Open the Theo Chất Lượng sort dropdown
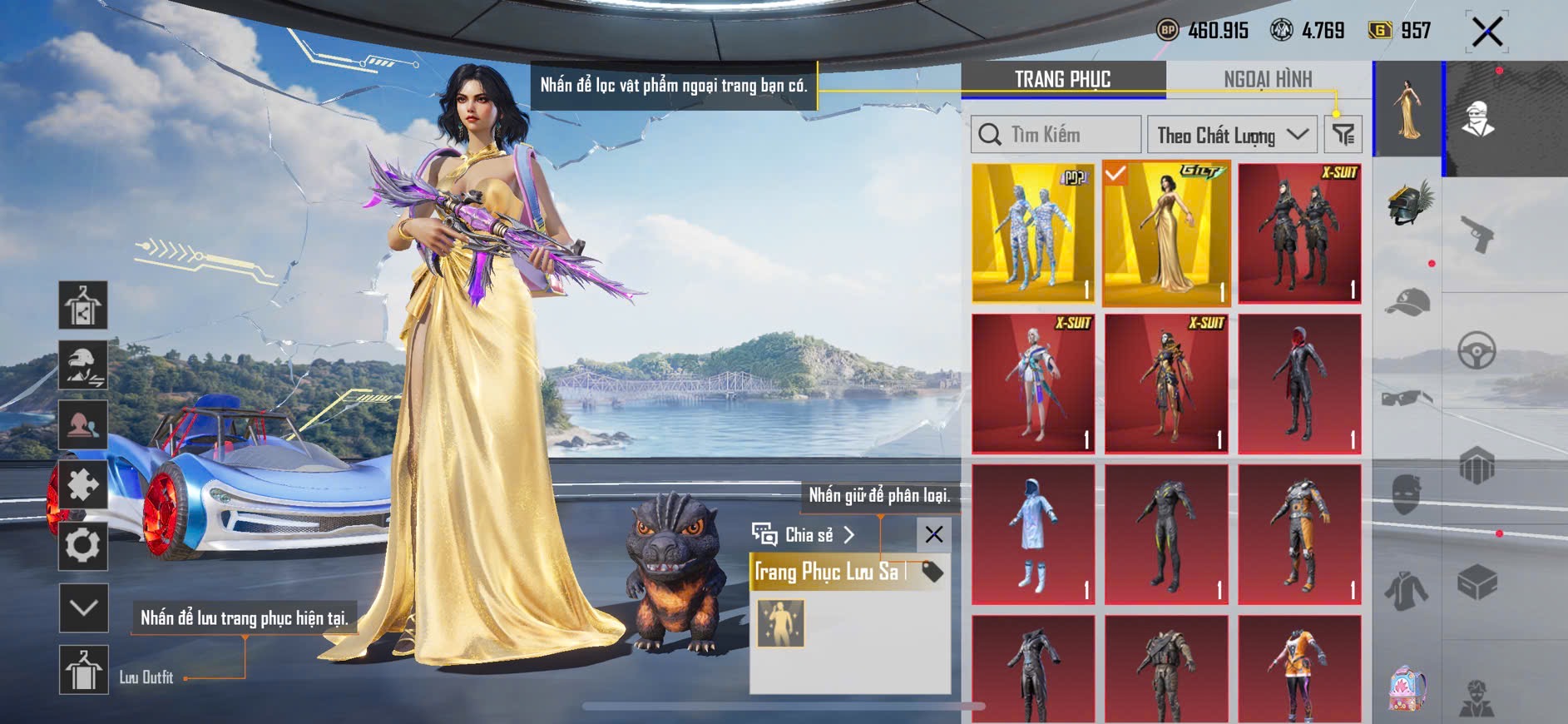Image resolution: width=1568 pixels, height=724 pixels. [x=1231, y=135]
